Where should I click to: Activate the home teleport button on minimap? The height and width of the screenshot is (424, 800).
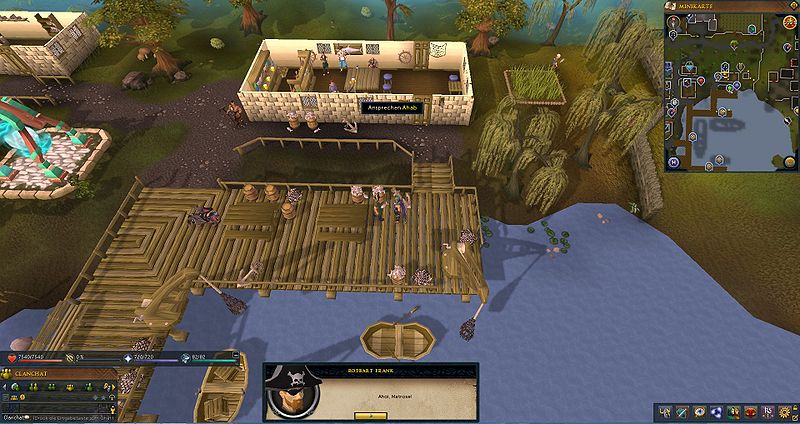pos(675,161)
